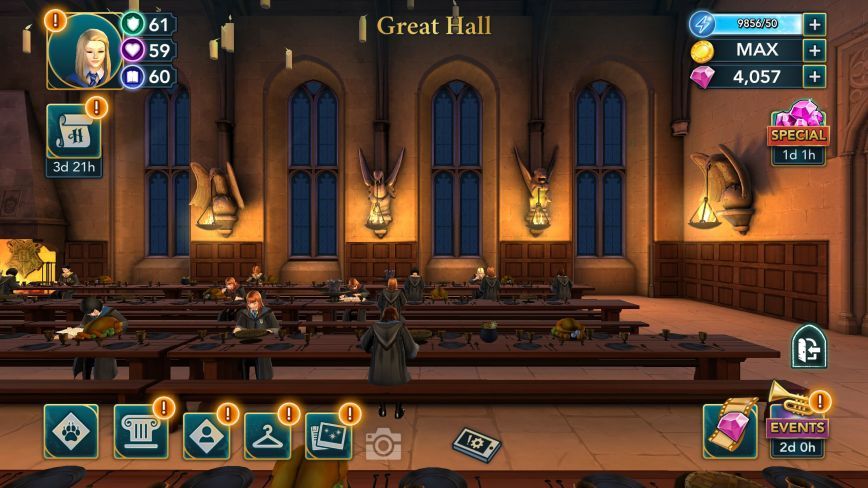Add more energy with the plus button
The width and height of the screenshot is (868, 488).
pyautogui.click(x=815, y=24)
